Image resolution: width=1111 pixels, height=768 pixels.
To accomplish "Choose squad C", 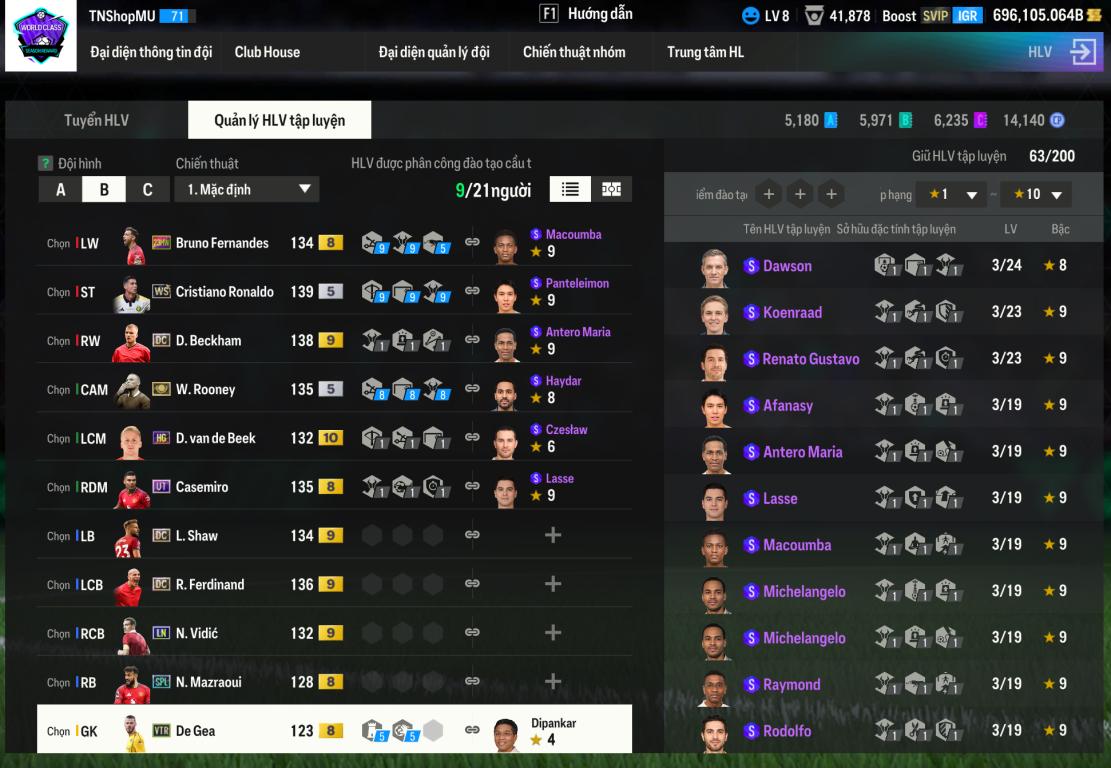I will click(147, 189).
